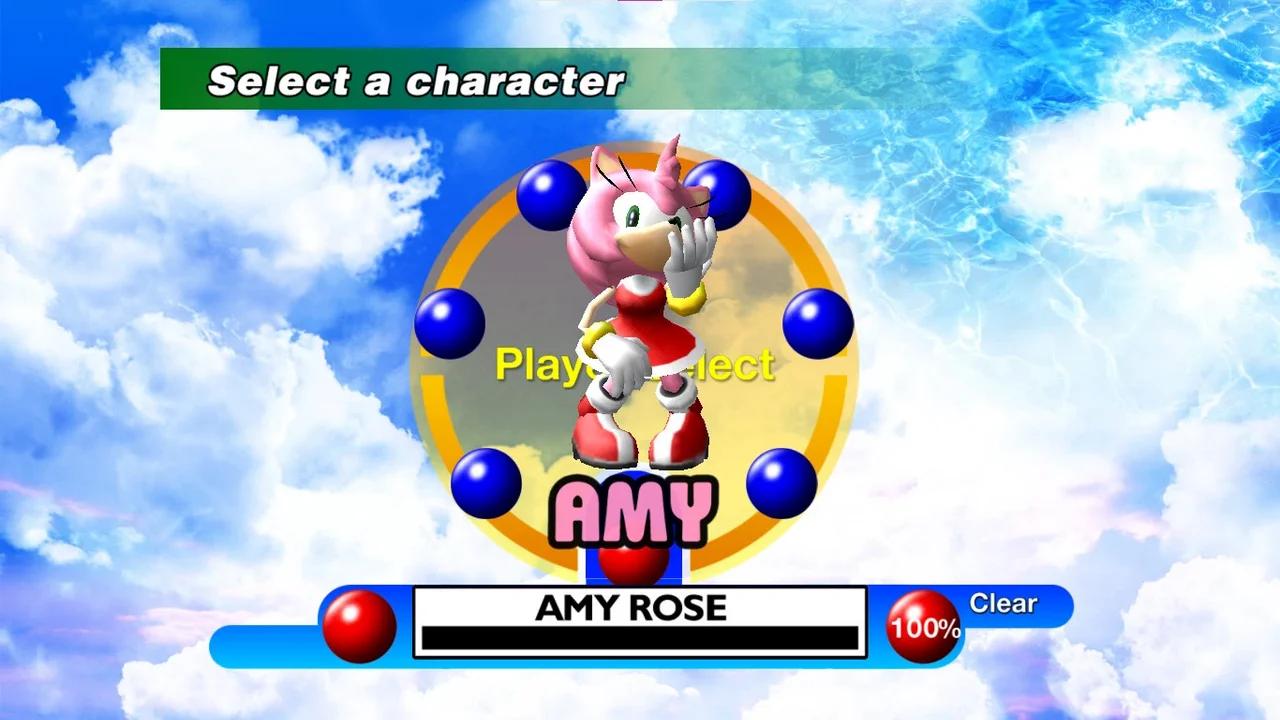Click the pink AMY nameplate

632,508
